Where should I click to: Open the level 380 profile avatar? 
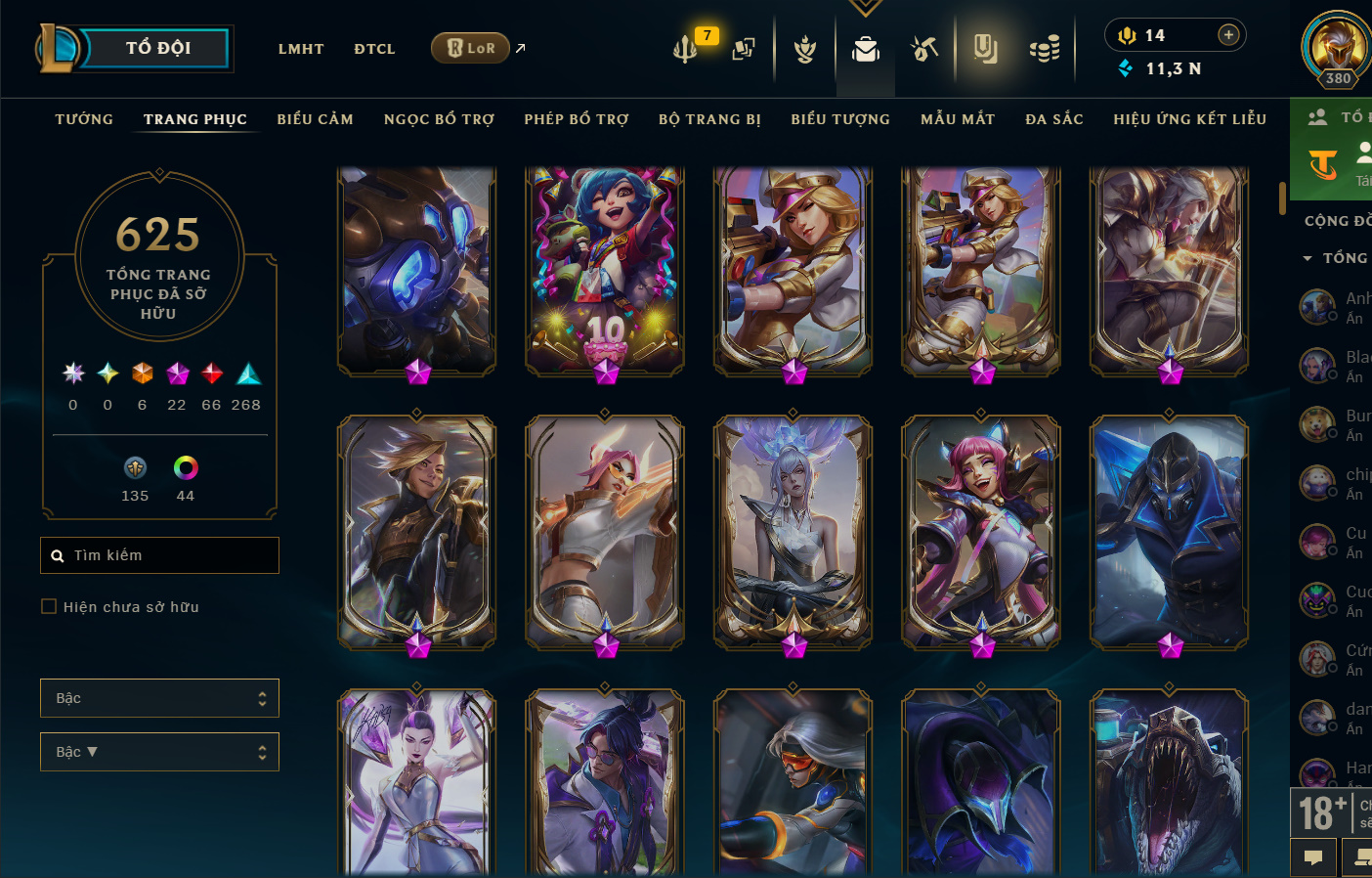click(1336, 47)
